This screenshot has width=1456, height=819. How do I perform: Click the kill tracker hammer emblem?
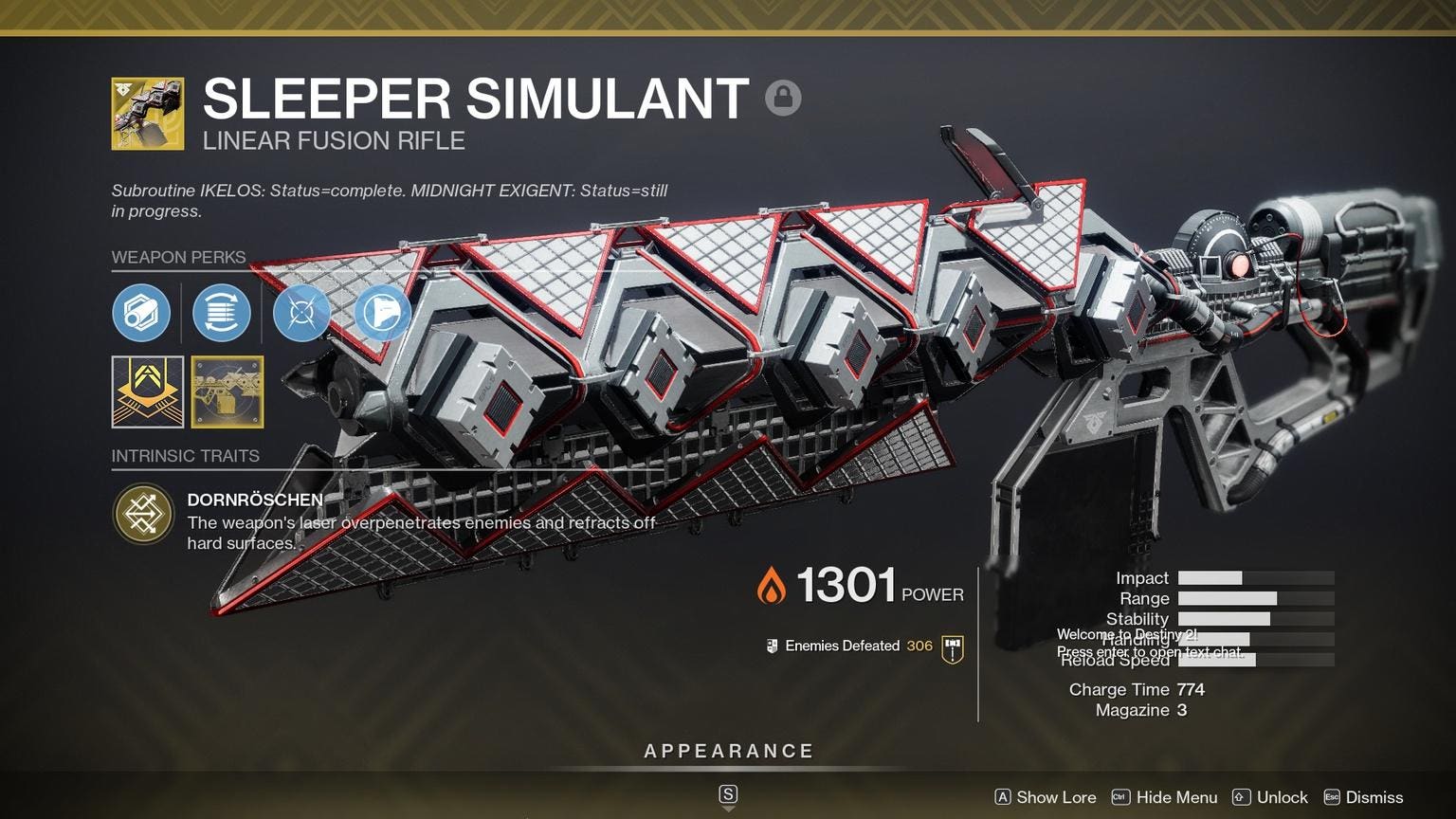point(953,647)
